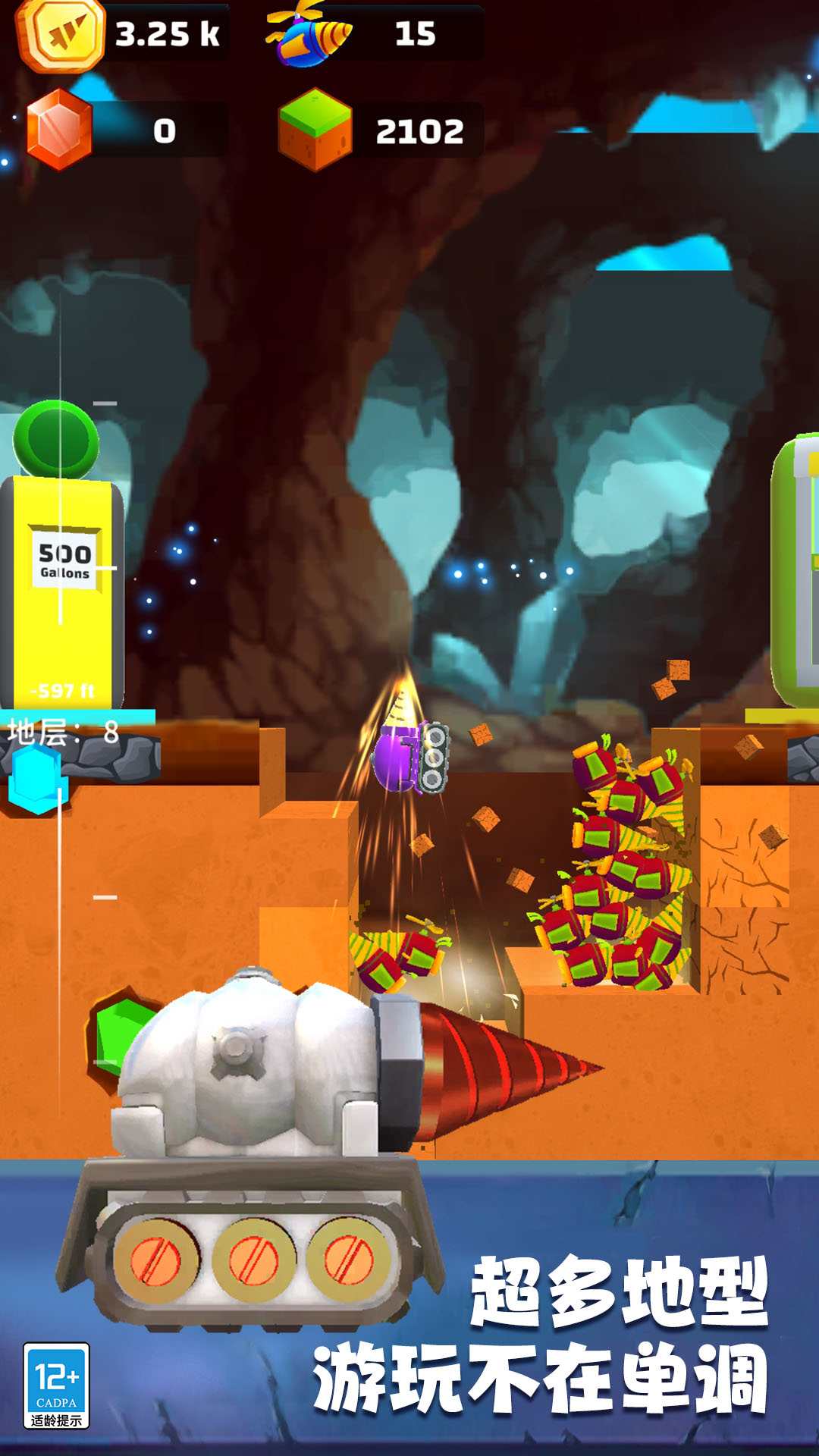Open the CADPA 12+ age rating notice

point(57,1385)
